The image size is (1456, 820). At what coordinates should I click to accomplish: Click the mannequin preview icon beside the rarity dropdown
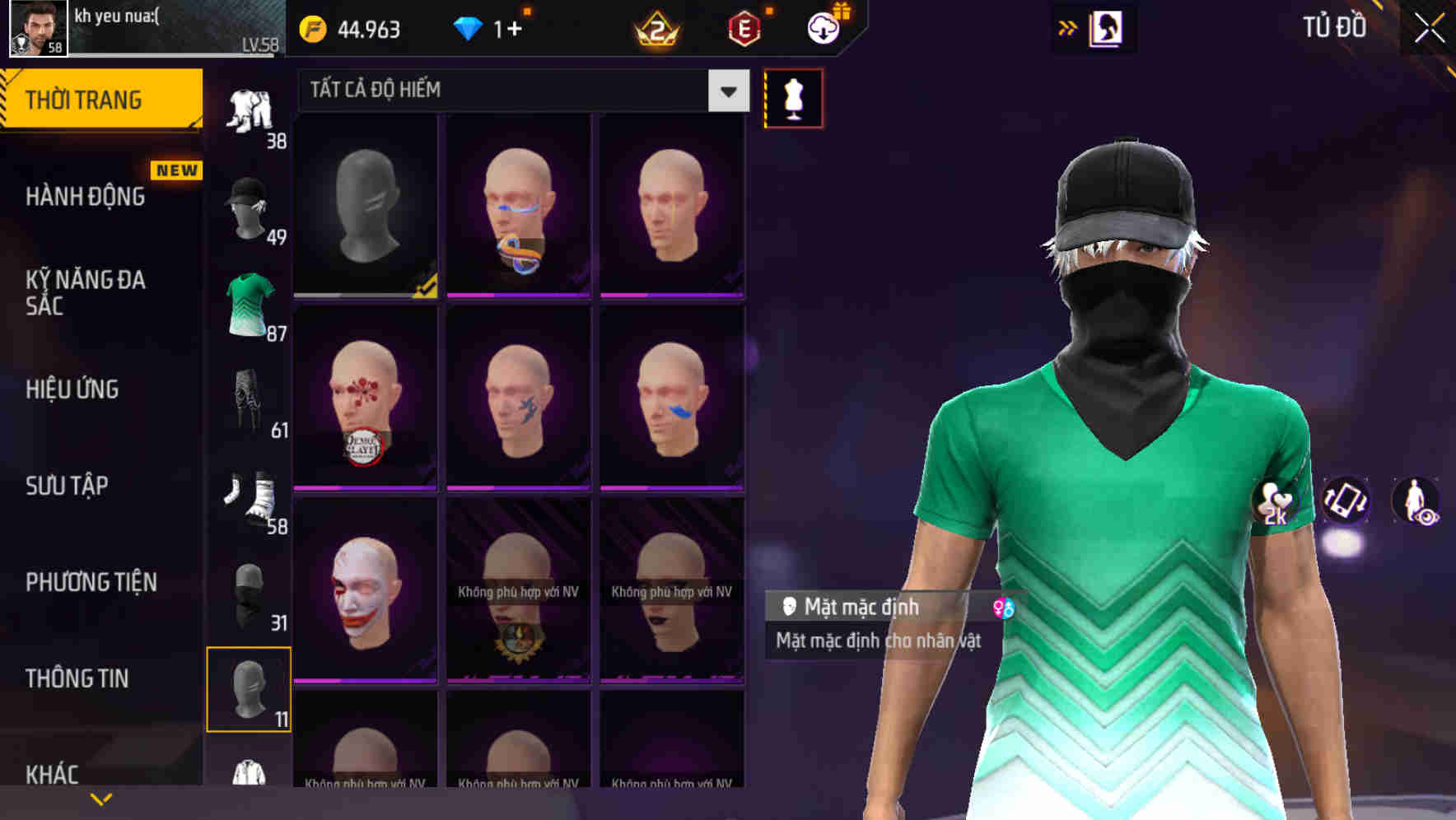pos(791,97)
